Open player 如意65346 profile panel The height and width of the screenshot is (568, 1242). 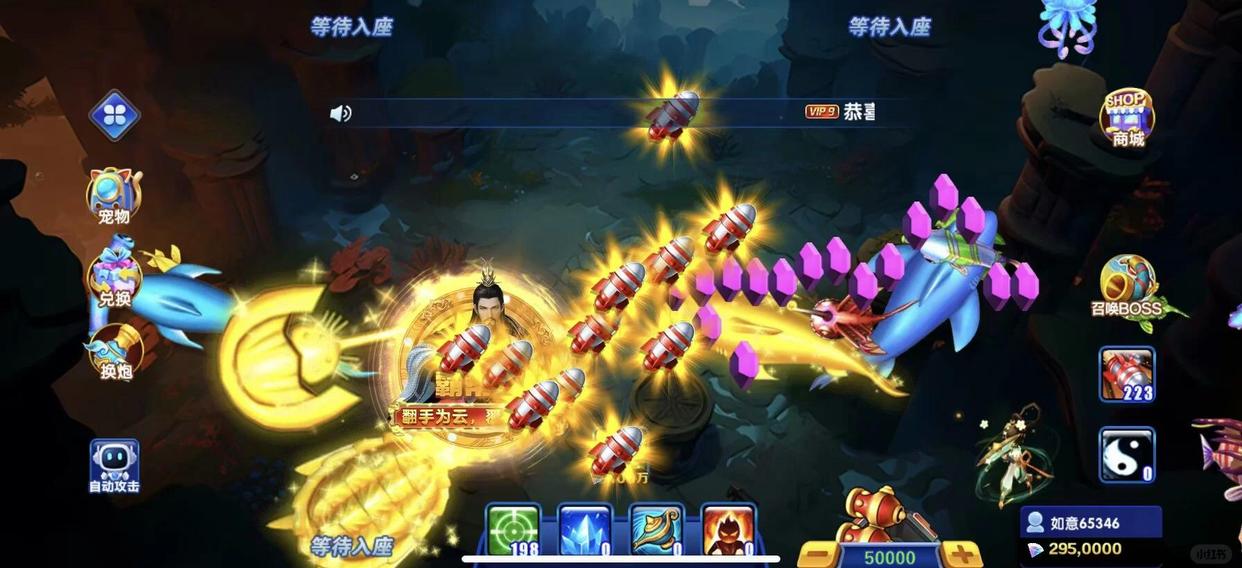pos(1089,523)
